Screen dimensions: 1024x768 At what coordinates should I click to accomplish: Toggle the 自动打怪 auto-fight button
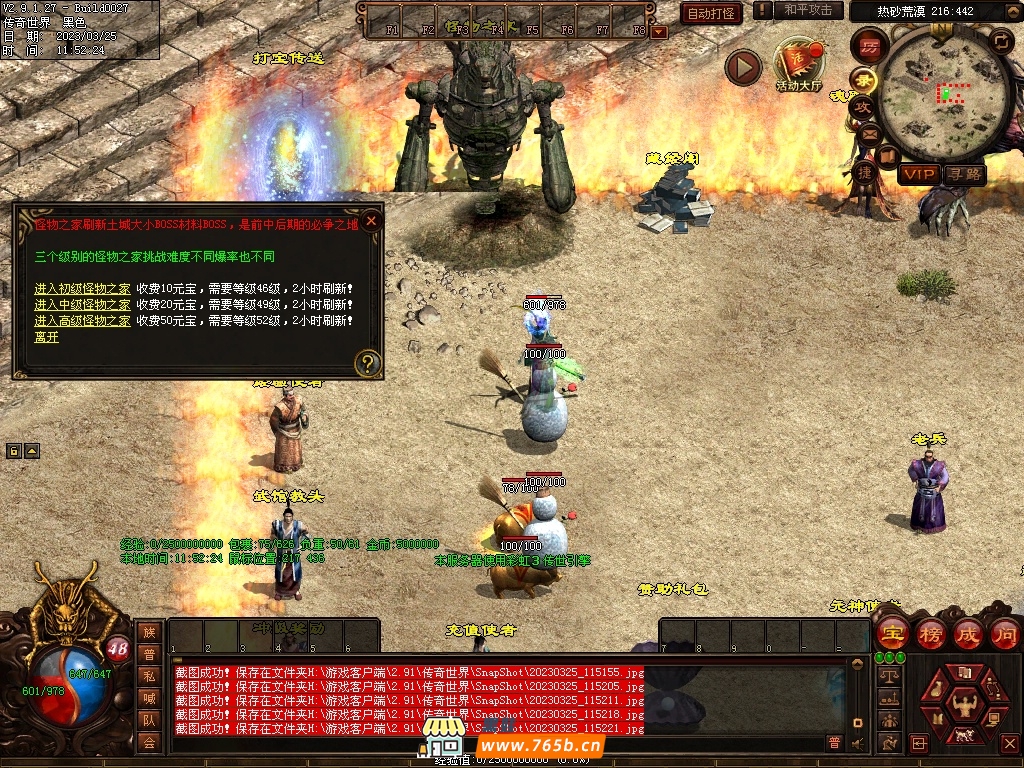coord(711,13)
